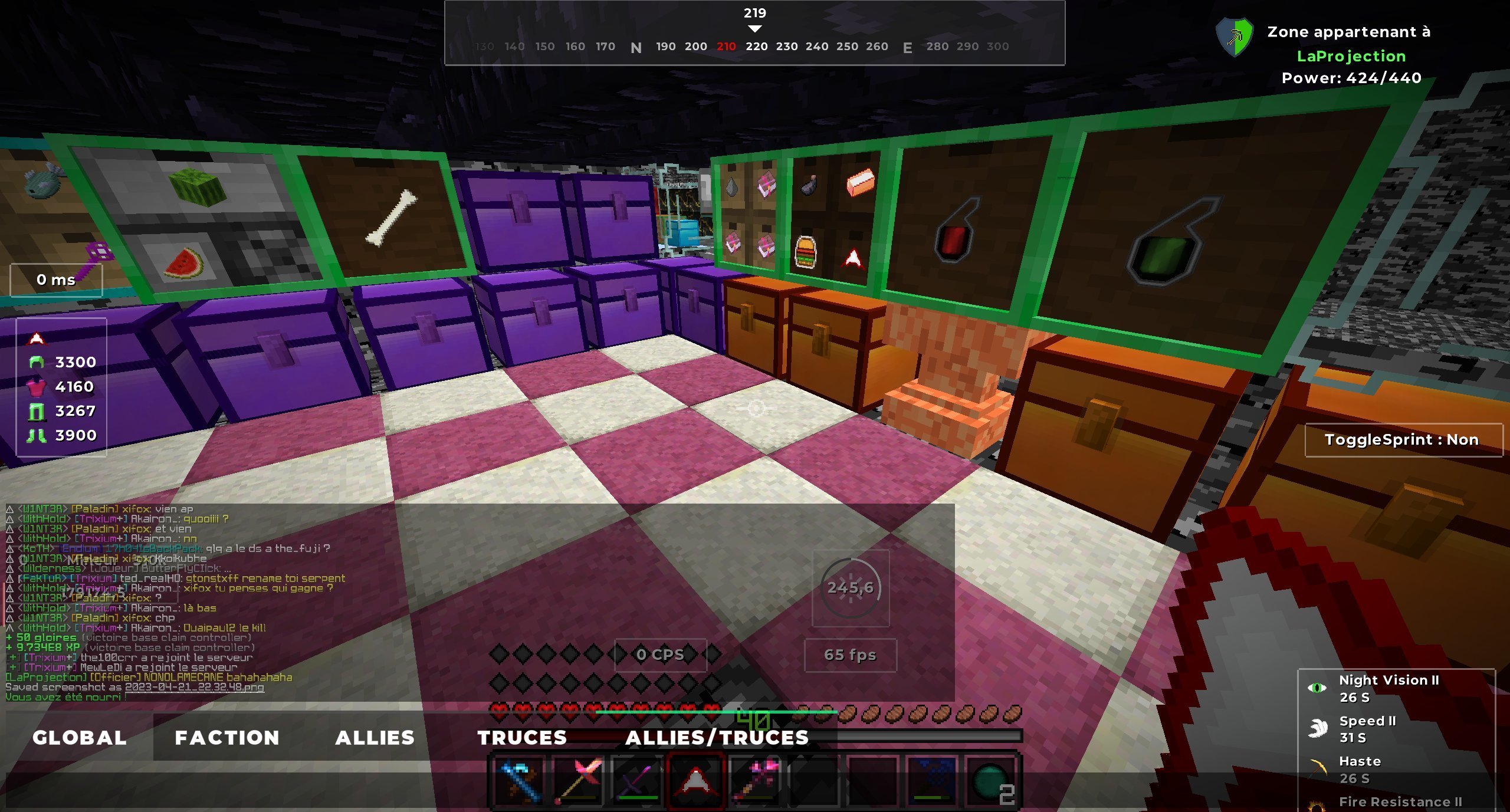Switch to the FACTION chat tab
This screenshot has height=812, width=1510.
click(x=226, y=738)
